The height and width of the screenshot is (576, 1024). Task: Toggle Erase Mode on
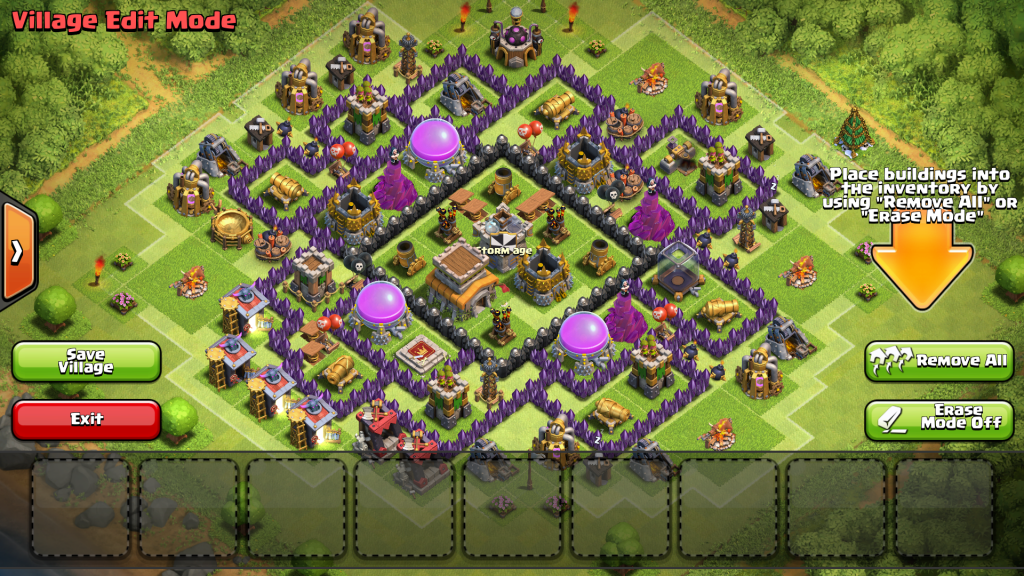939,419
